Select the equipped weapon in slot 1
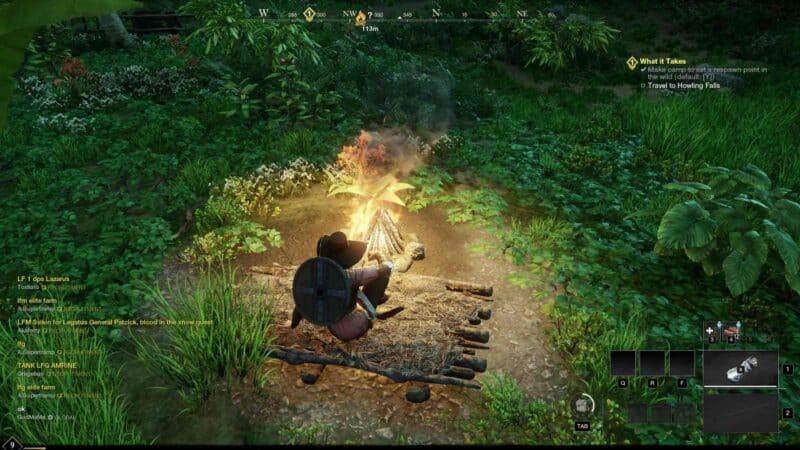The image size is (800, 450). coord(741,367)
